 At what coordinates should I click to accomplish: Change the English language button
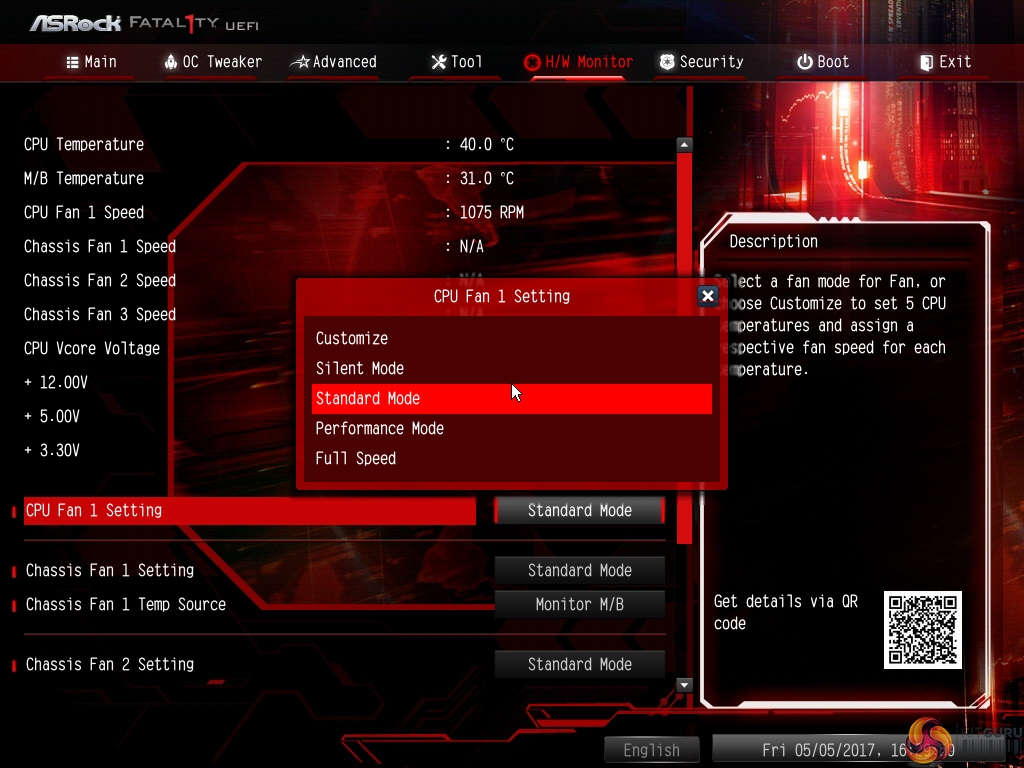(651, 750)
